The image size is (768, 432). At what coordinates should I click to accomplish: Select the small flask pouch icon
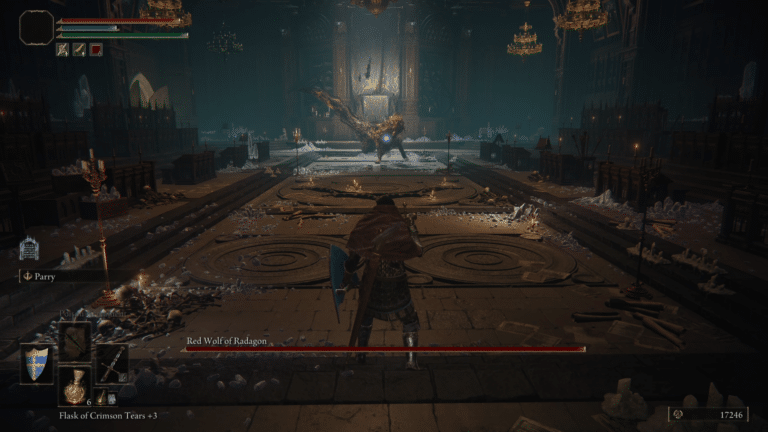point(99,398)
